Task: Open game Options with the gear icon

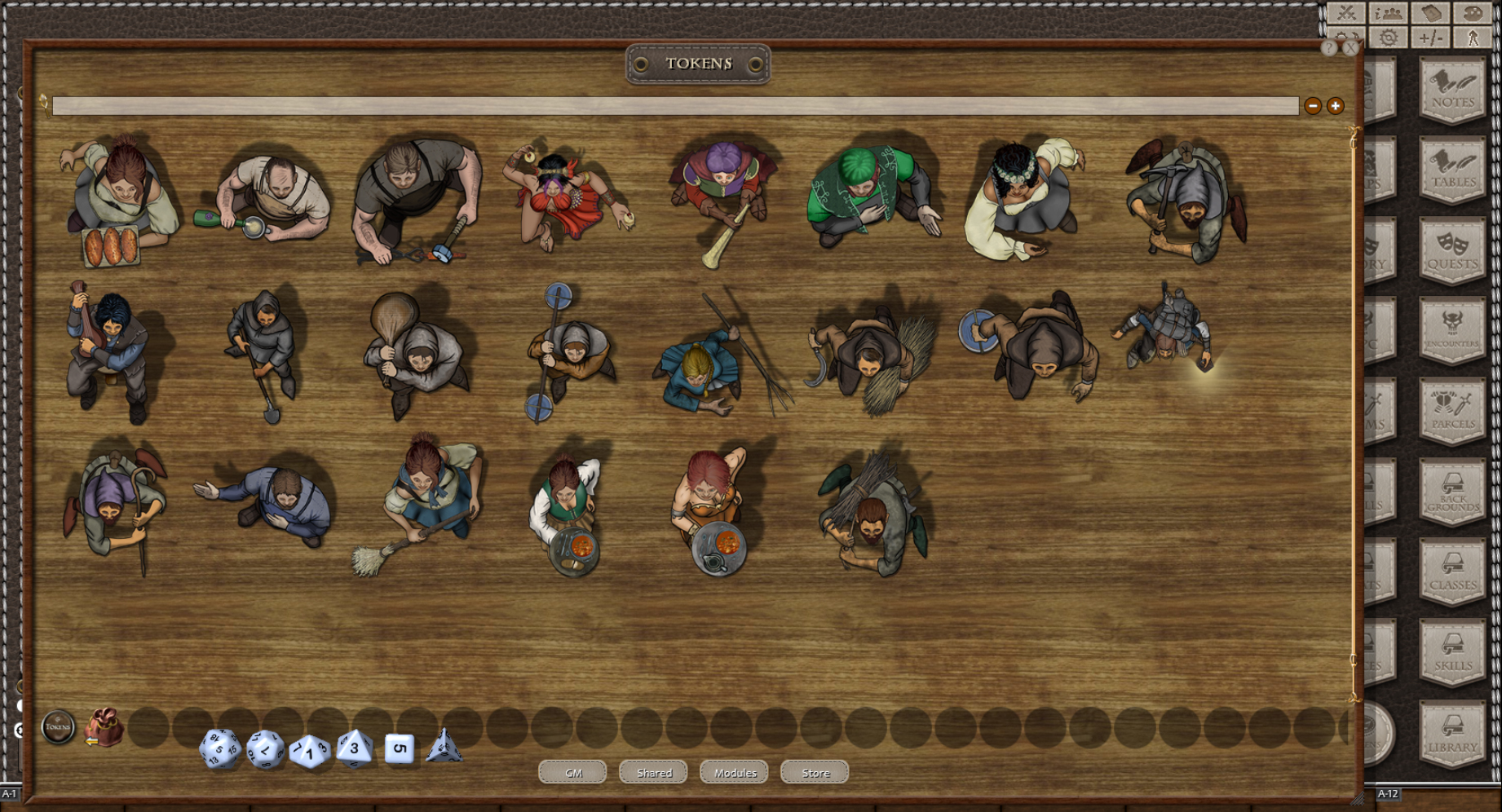Action: pos(1387,37)
